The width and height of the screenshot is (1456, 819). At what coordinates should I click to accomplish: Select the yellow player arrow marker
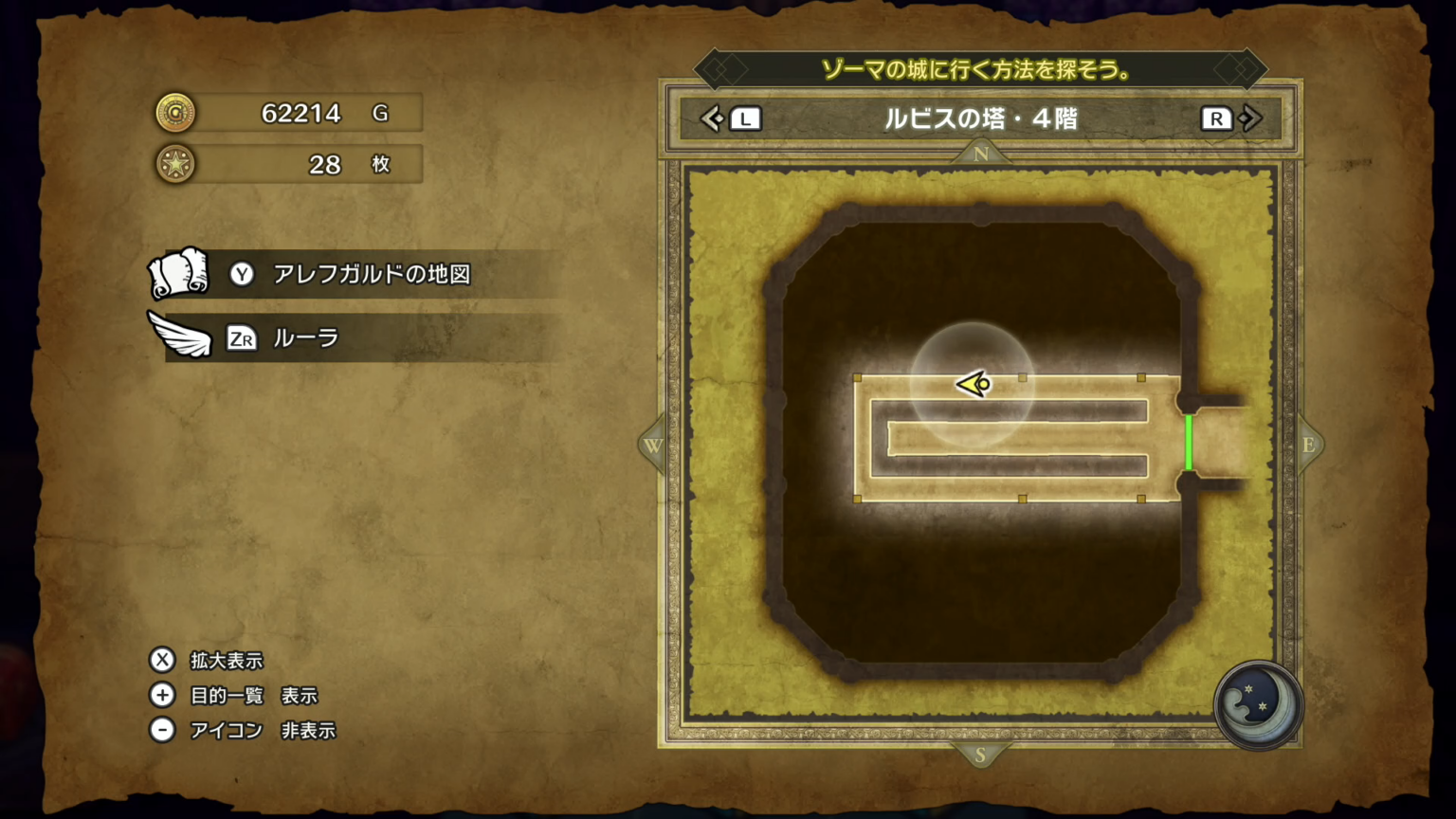point(972,384)
